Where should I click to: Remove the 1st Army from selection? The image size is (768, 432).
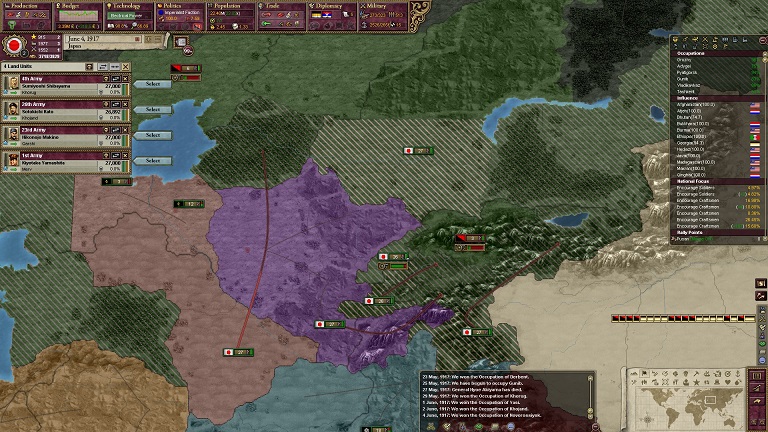[127, 157]
